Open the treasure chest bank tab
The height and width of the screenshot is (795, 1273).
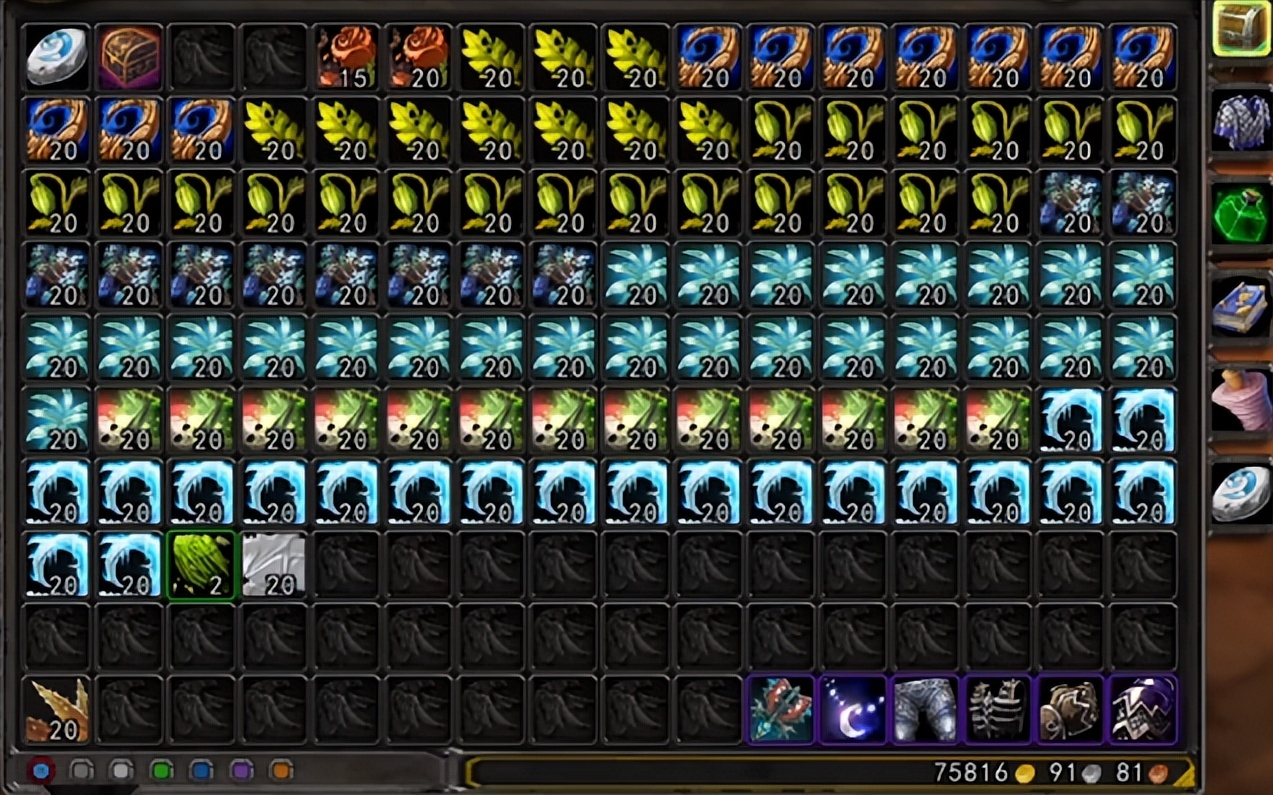1241,29
